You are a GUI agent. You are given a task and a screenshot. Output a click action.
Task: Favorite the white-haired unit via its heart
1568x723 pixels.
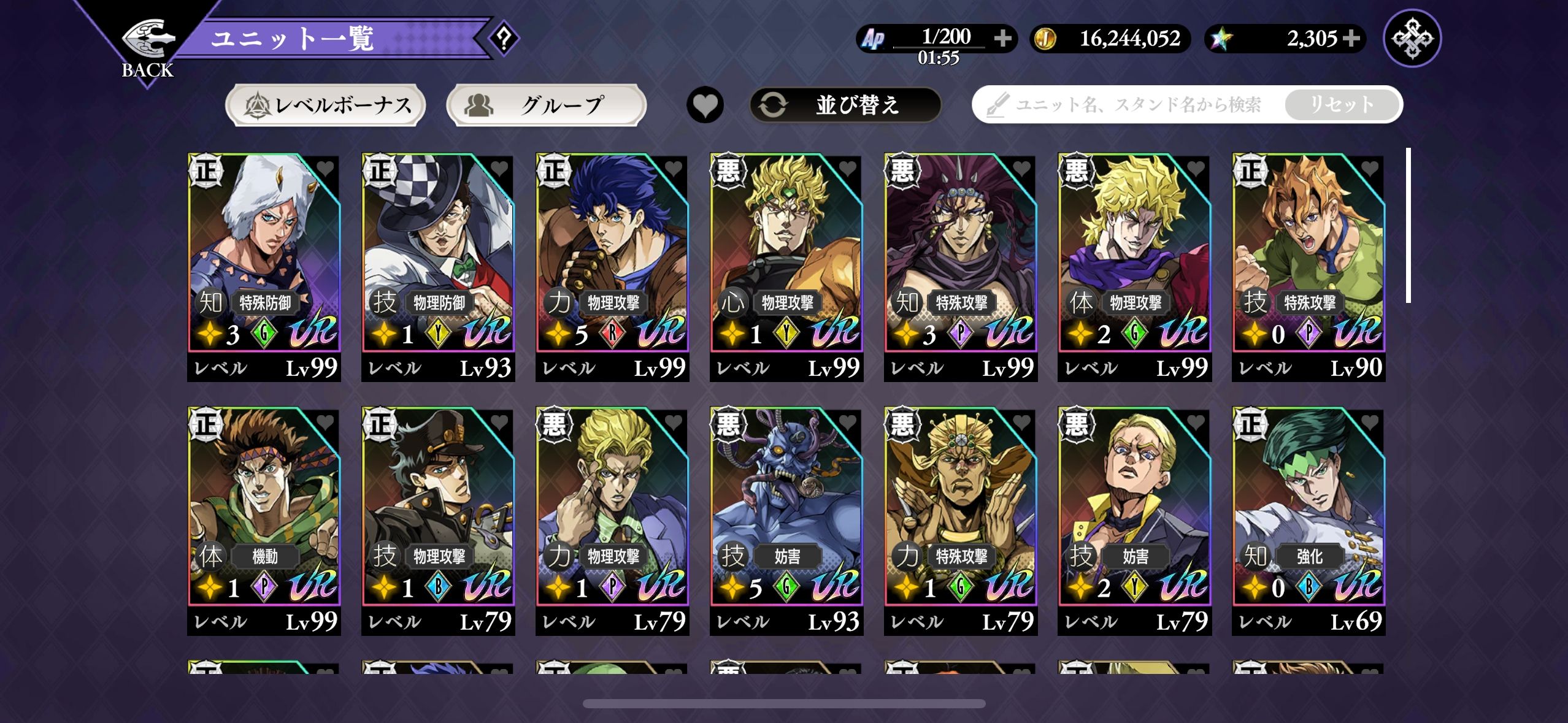pyautogui.click(x=325, y=168)
